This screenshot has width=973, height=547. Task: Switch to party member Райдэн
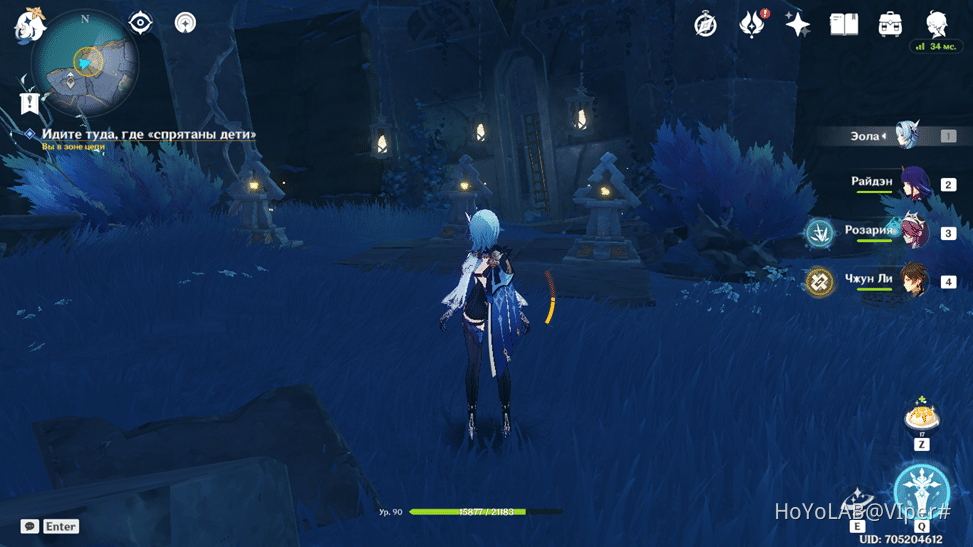[914, 184]
